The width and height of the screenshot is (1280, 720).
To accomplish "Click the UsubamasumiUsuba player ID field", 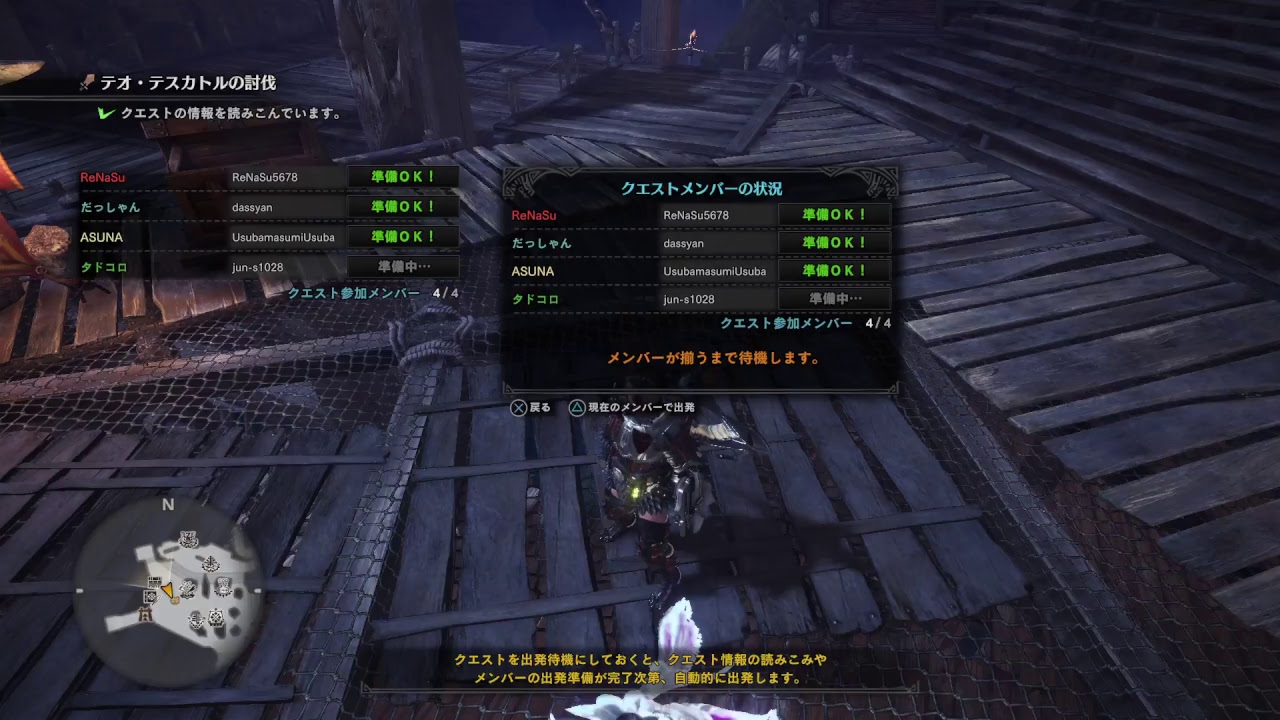I will click(x=717, y=270).
